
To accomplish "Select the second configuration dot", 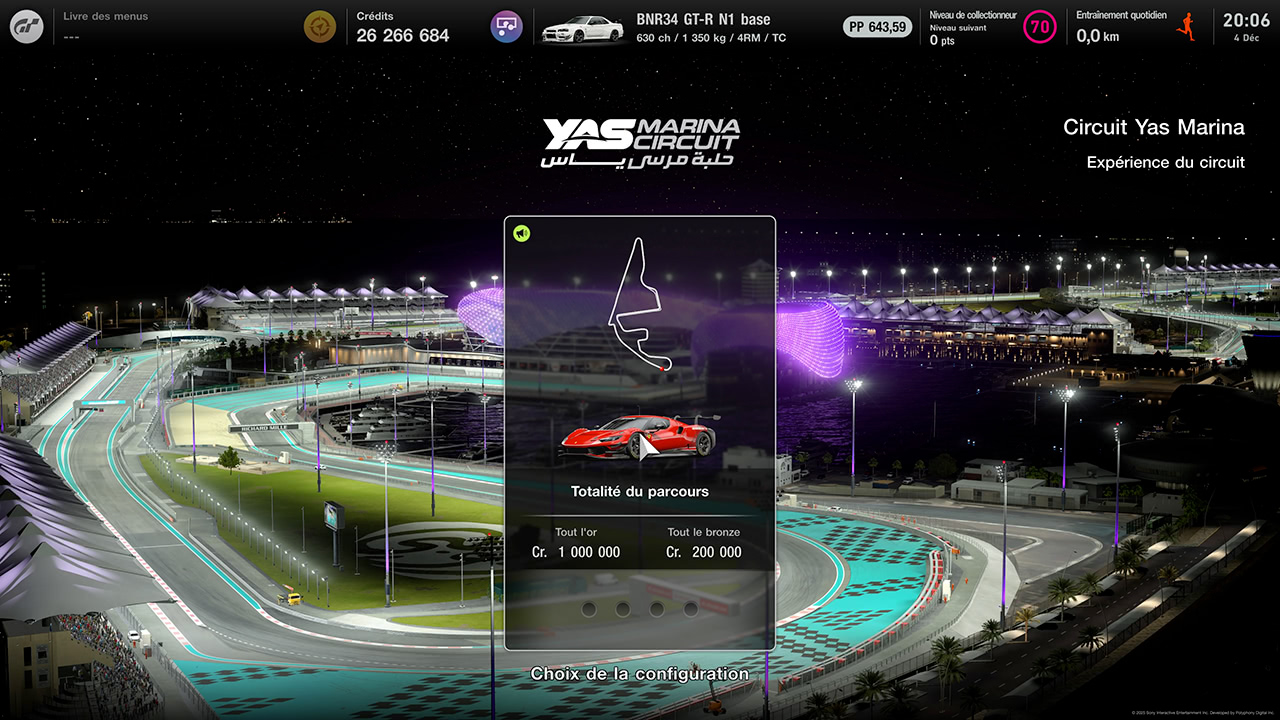I will [x=621, y=609].
